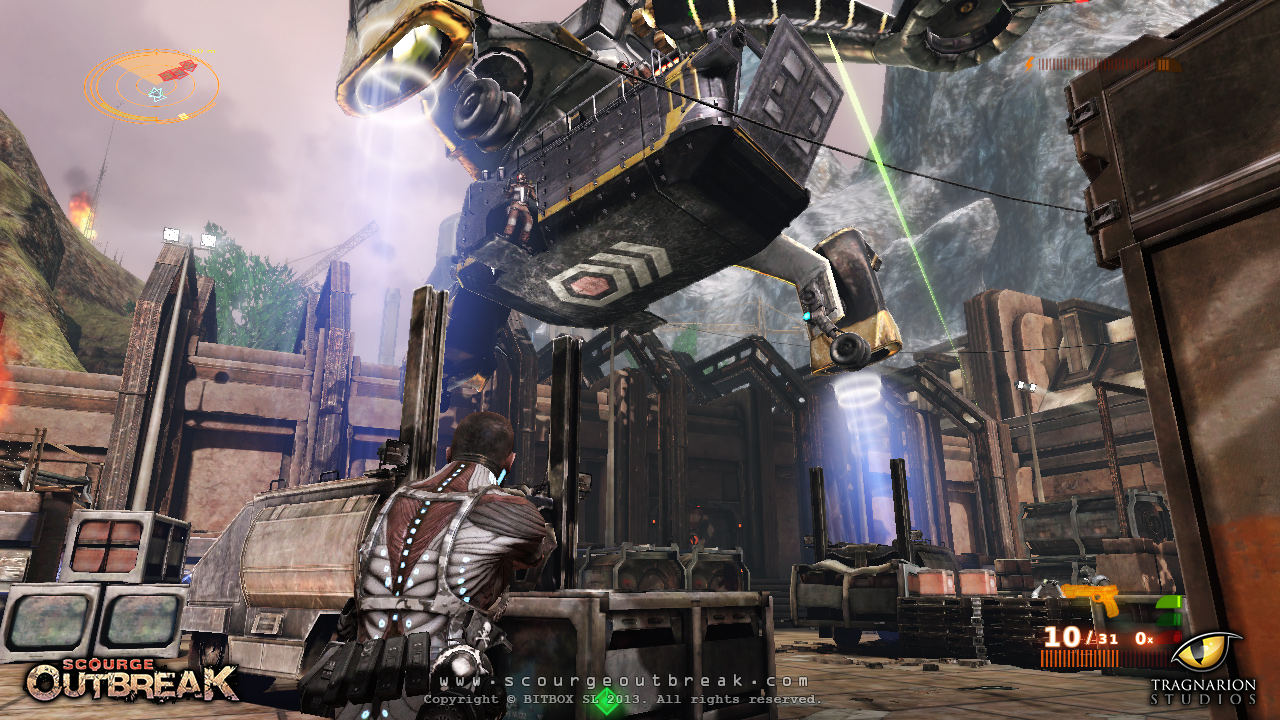Toggle the 0x fire-mode multiplier indicator
The height and width of the screenshot is (720, 1280).
tap(1143, 638)
